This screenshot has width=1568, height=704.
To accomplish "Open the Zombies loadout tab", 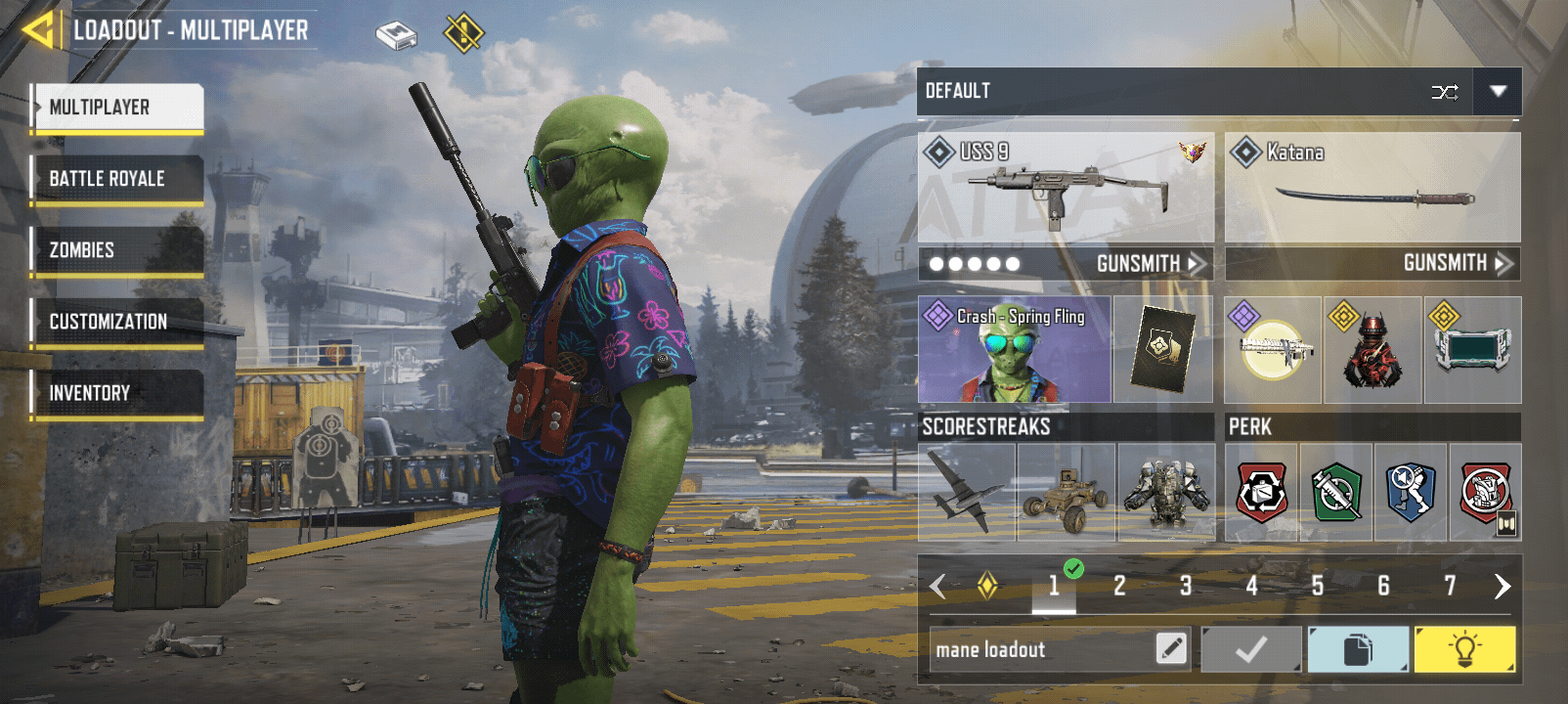I will [117, 250].
